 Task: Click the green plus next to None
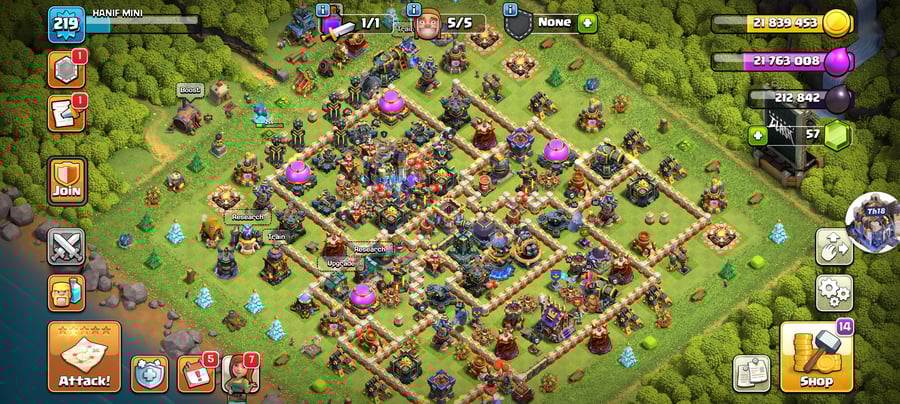coord(587,22)
